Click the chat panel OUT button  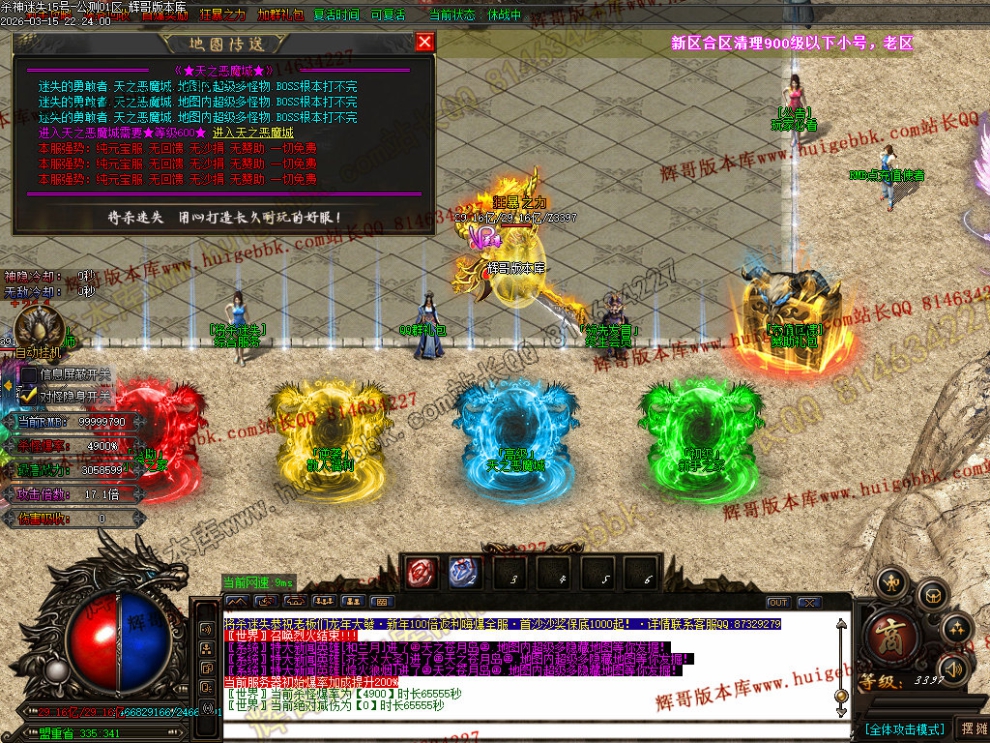pyautogui.click(x=778, y=603)
